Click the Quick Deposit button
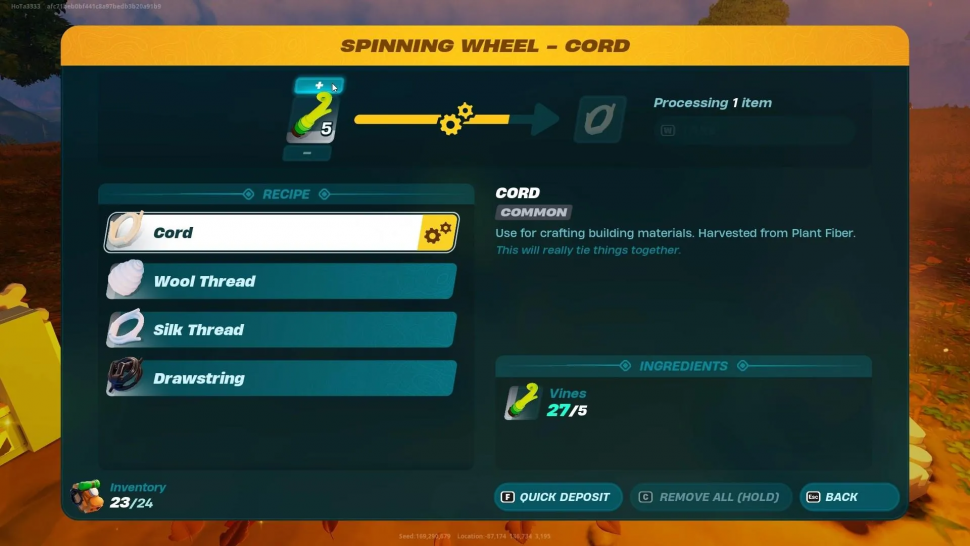Screen dimensions: 970x546 point(558,497)
